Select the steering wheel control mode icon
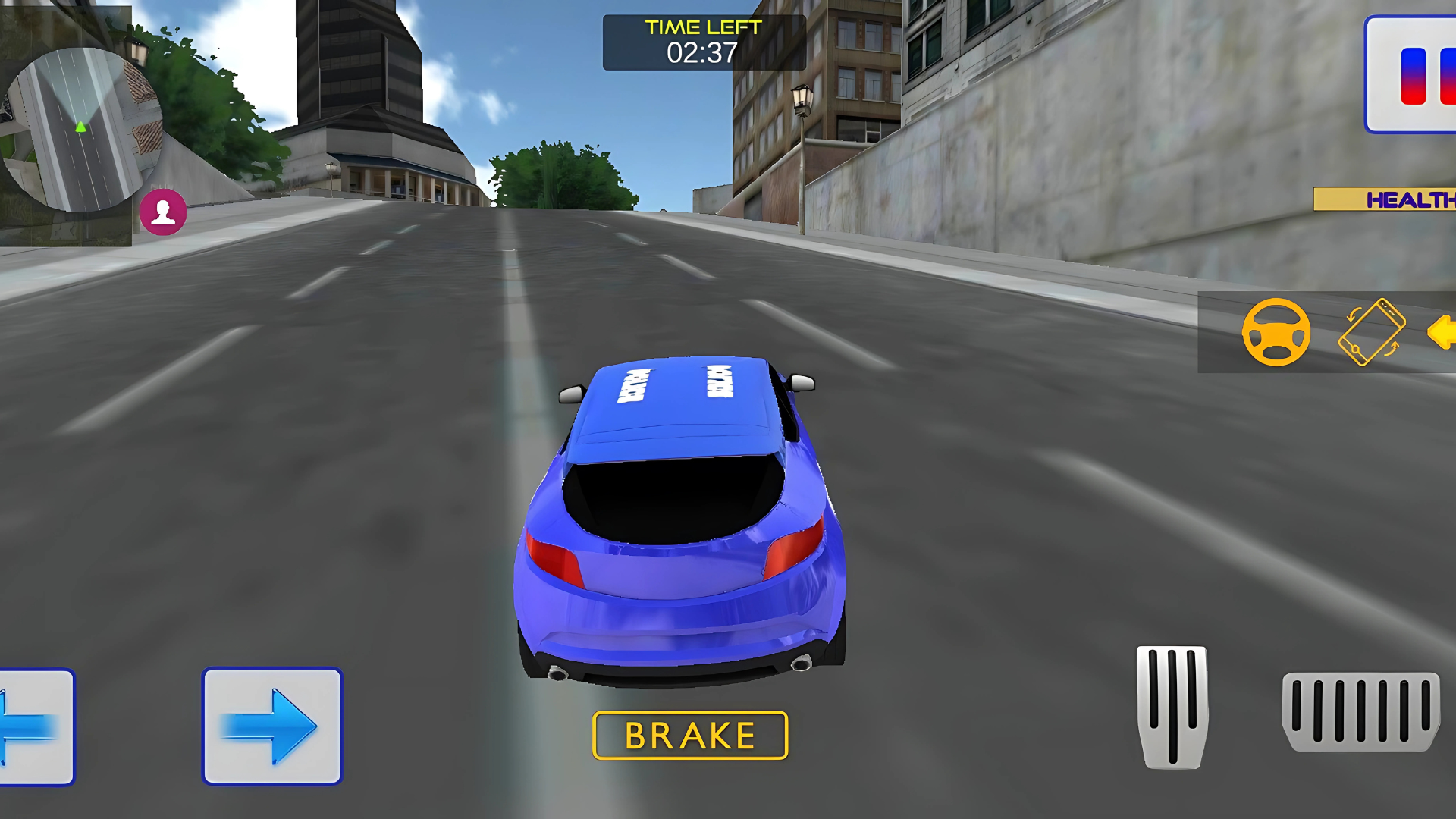 point(1276,332)
